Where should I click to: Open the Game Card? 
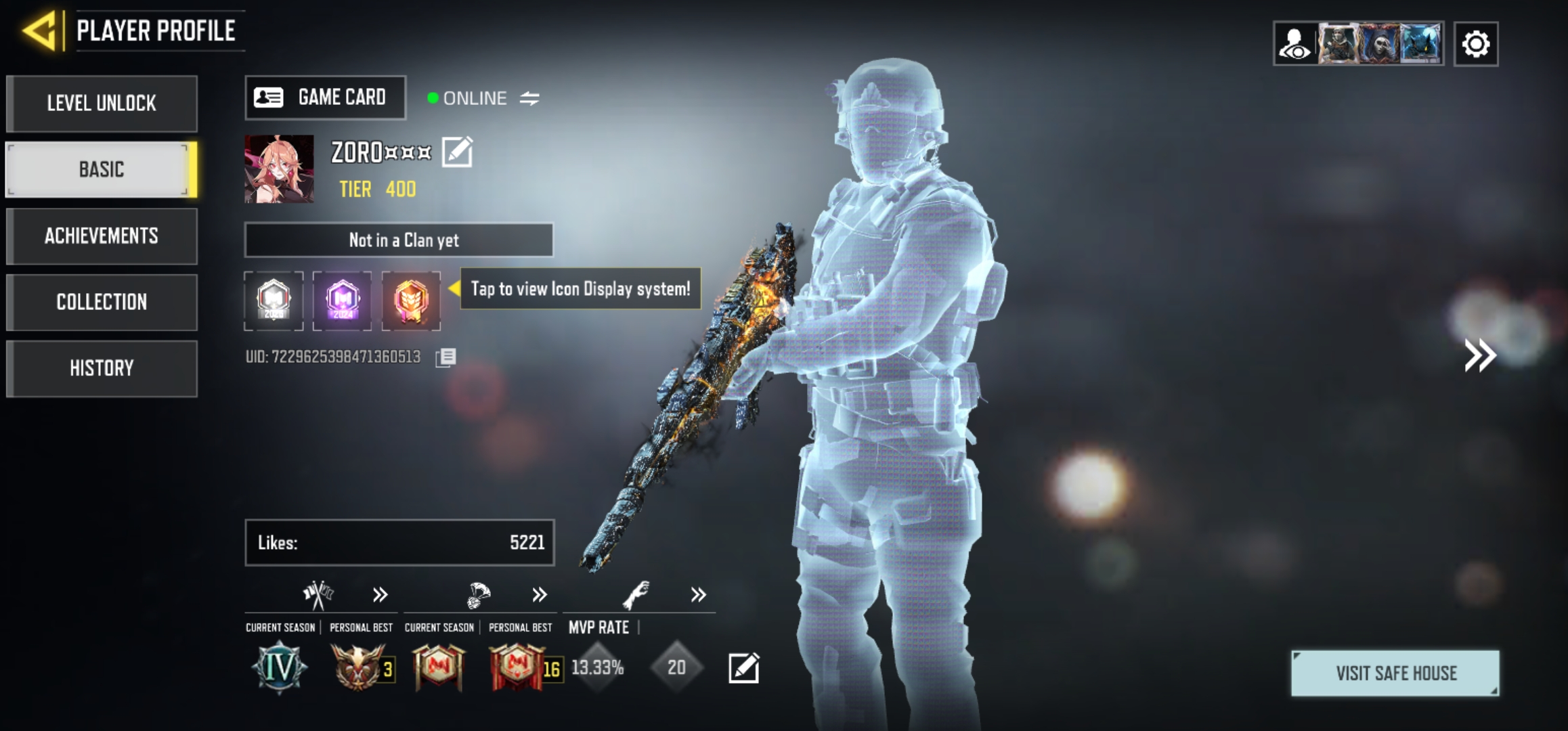click(325, 97)
